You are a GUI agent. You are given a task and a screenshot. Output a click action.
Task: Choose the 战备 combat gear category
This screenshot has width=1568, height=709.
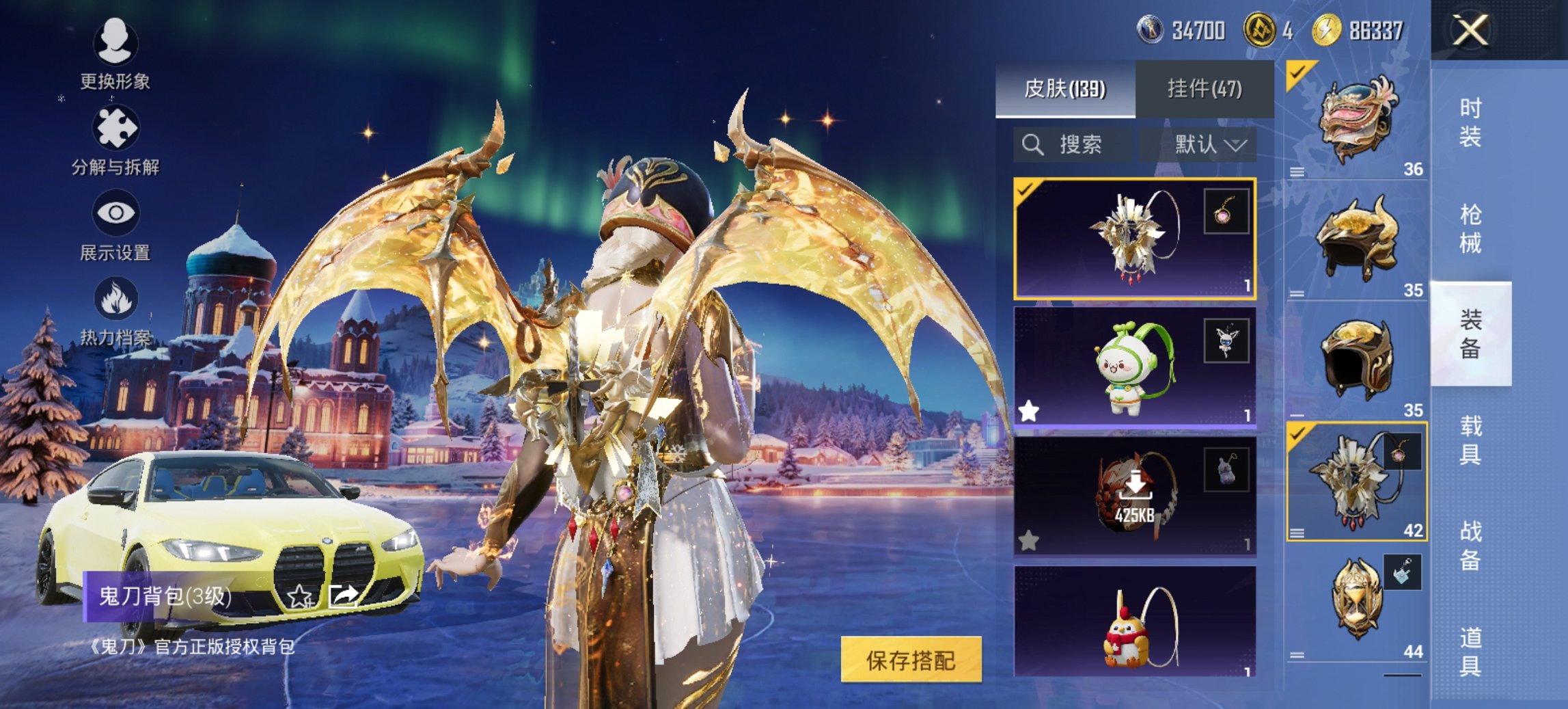1470,546
